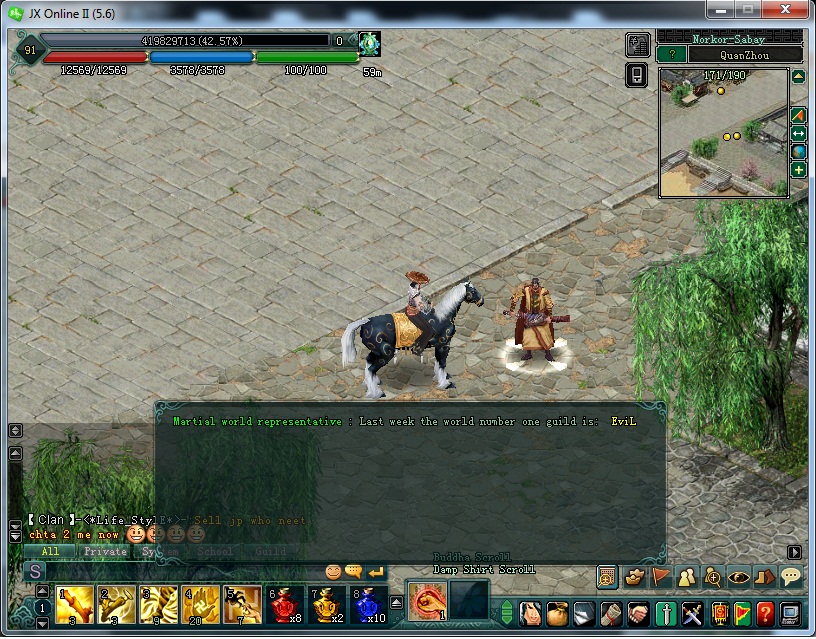Open the speech bubble chat icon
This screenshot has height=639, width=816.
coord(790,576)
